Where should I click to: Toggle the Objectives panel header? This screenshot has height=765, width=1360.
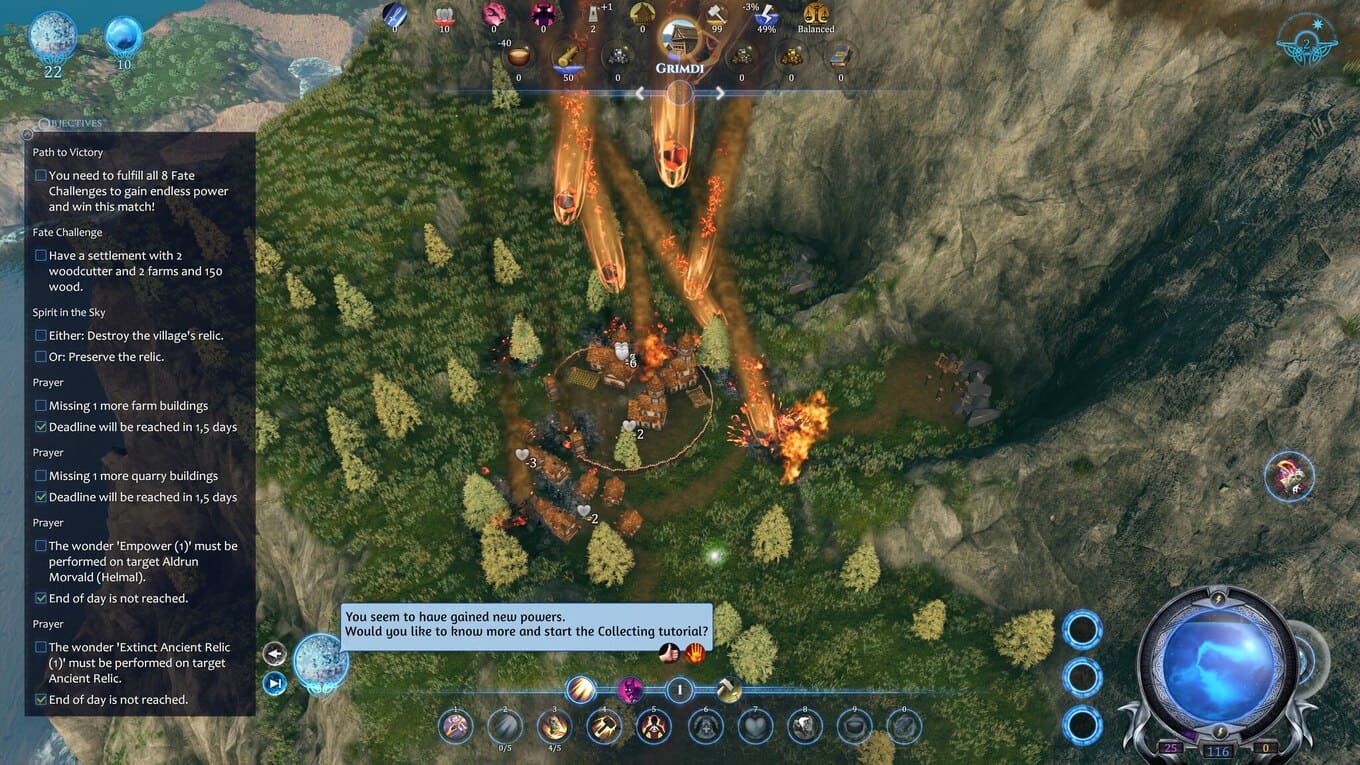(68, 123)
